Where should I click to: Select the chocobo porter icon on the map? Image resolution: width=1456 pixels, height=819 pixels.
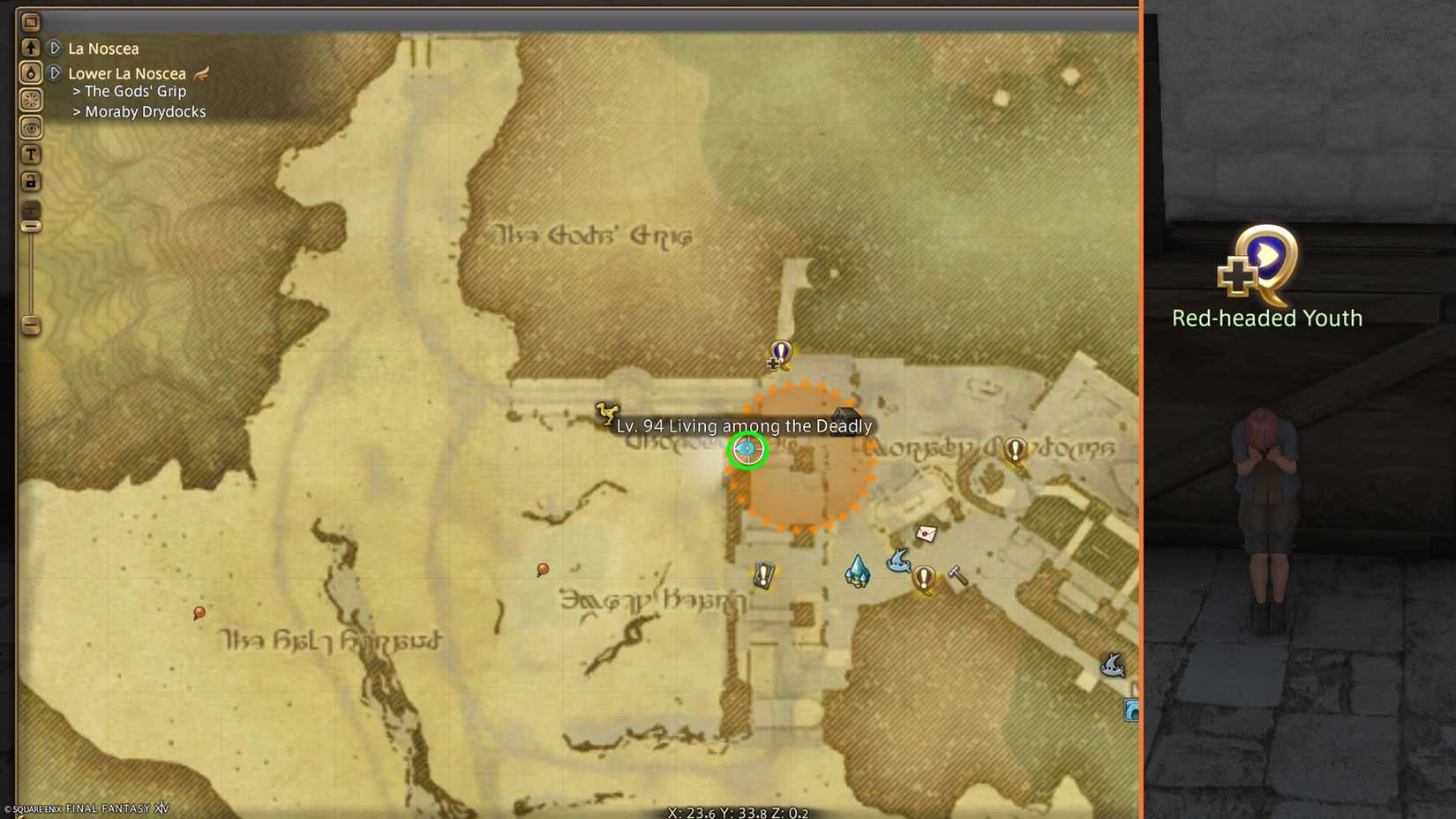tap(606, 411)
